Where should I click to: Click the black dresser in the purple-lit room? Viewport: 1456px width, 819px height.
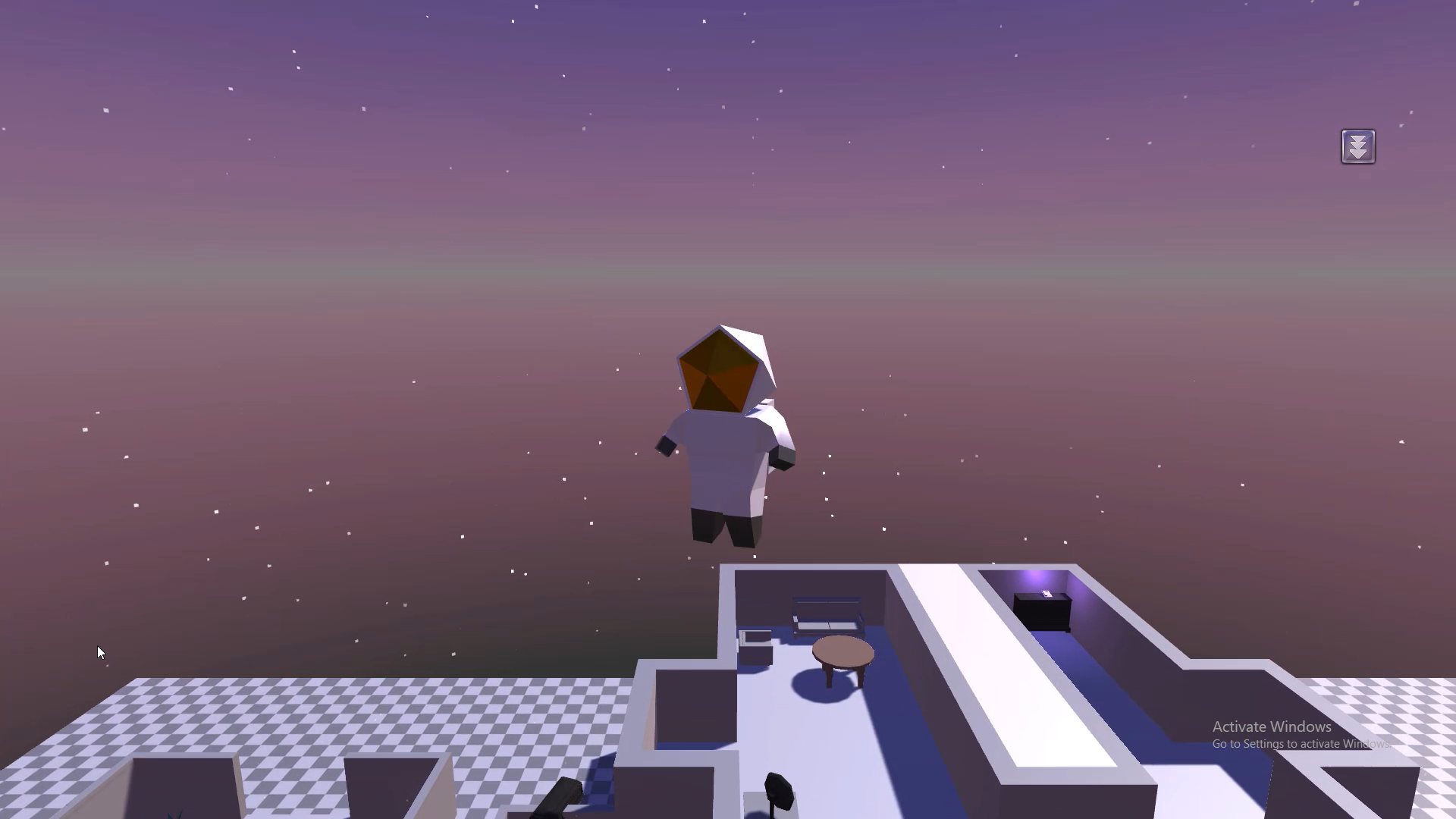1041,613
